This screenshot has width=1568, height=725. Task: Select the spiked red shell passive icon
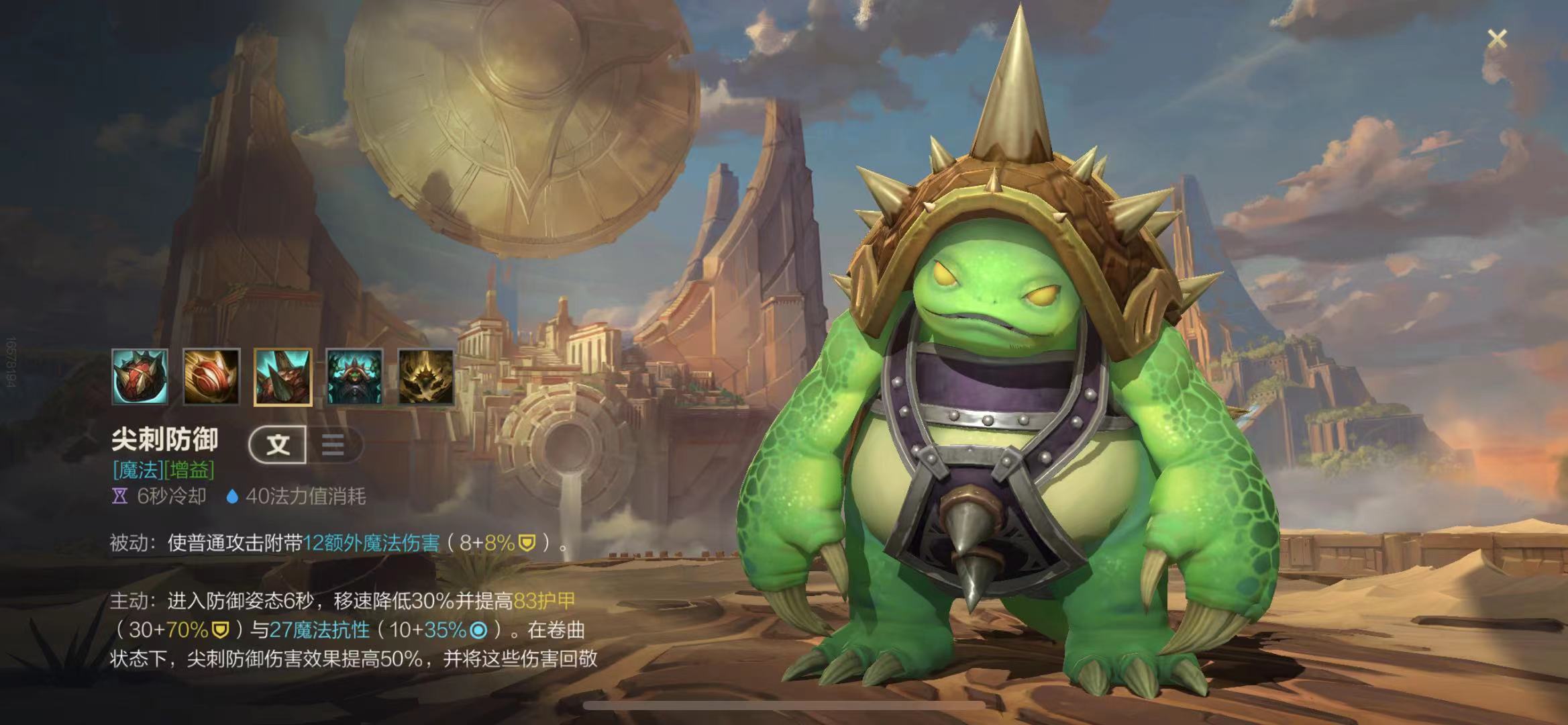point(140,377)
